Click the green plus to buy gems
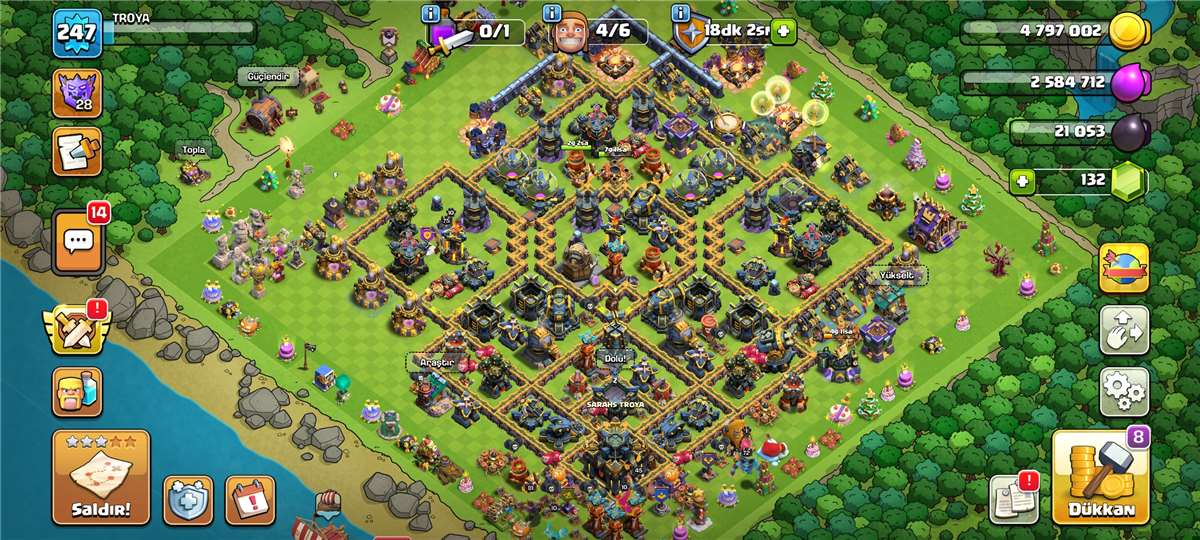The width and height of the screenshot is (1200, 540). pyautogui.click(x=1021, y=181)
